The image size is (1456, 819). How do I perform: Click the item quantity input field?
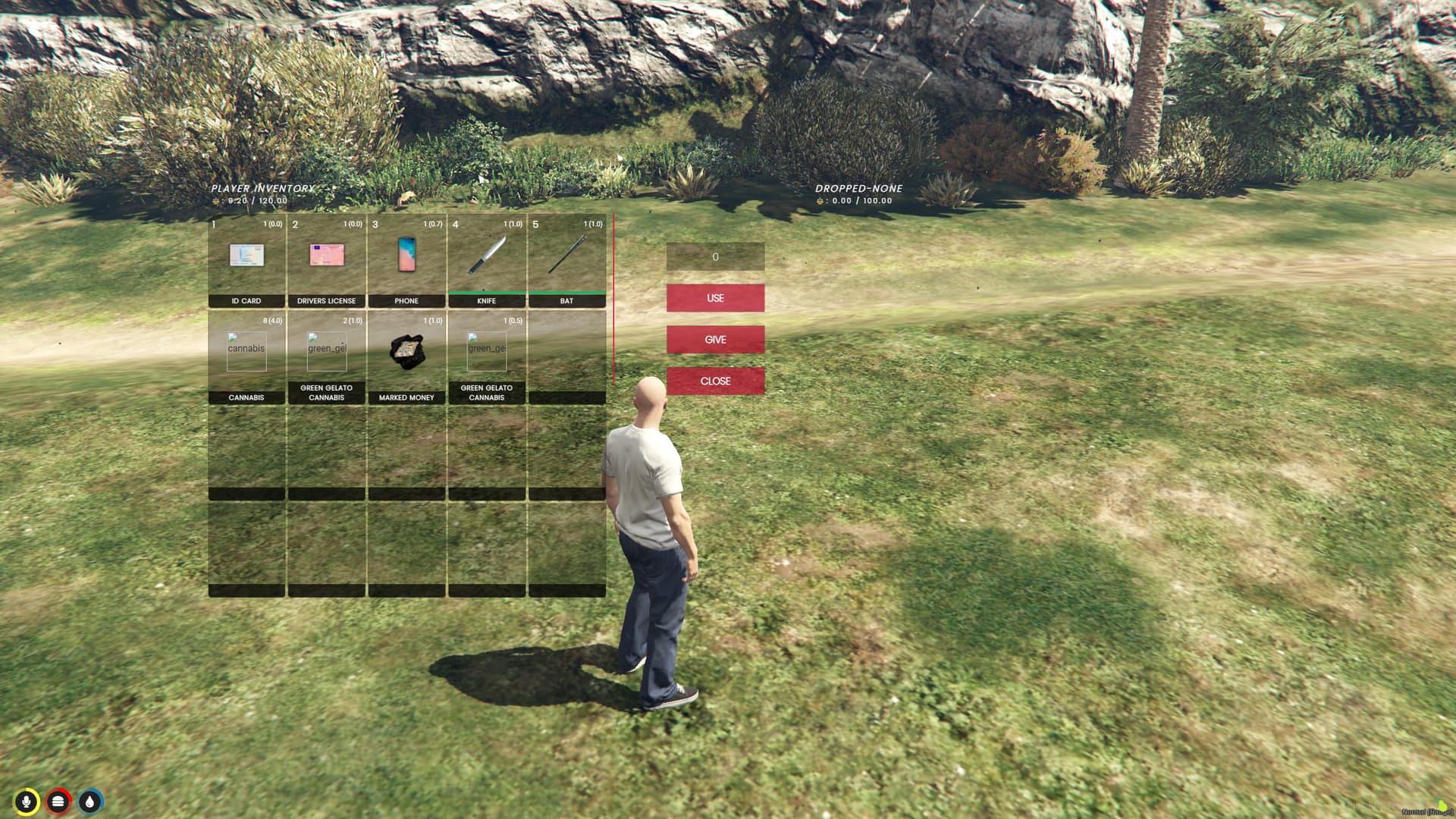coord(715,257)
